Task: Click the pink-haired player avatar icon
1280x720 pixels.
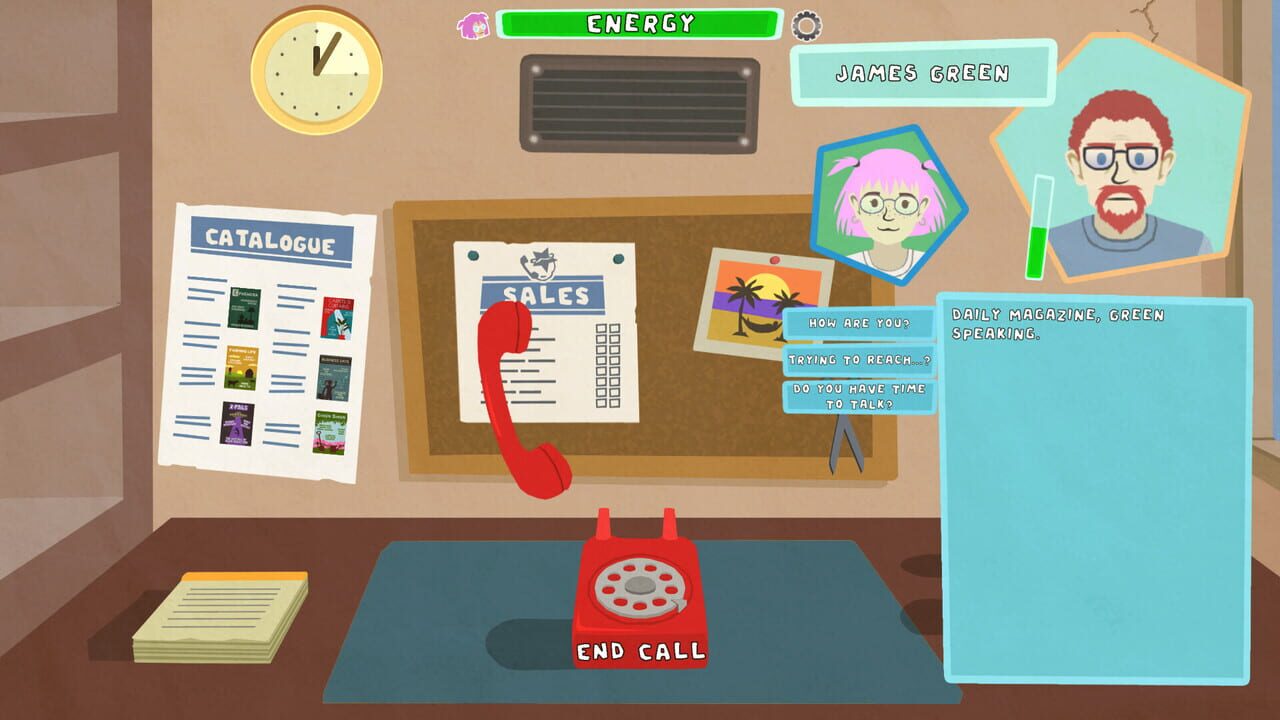Action: [474, 26]
